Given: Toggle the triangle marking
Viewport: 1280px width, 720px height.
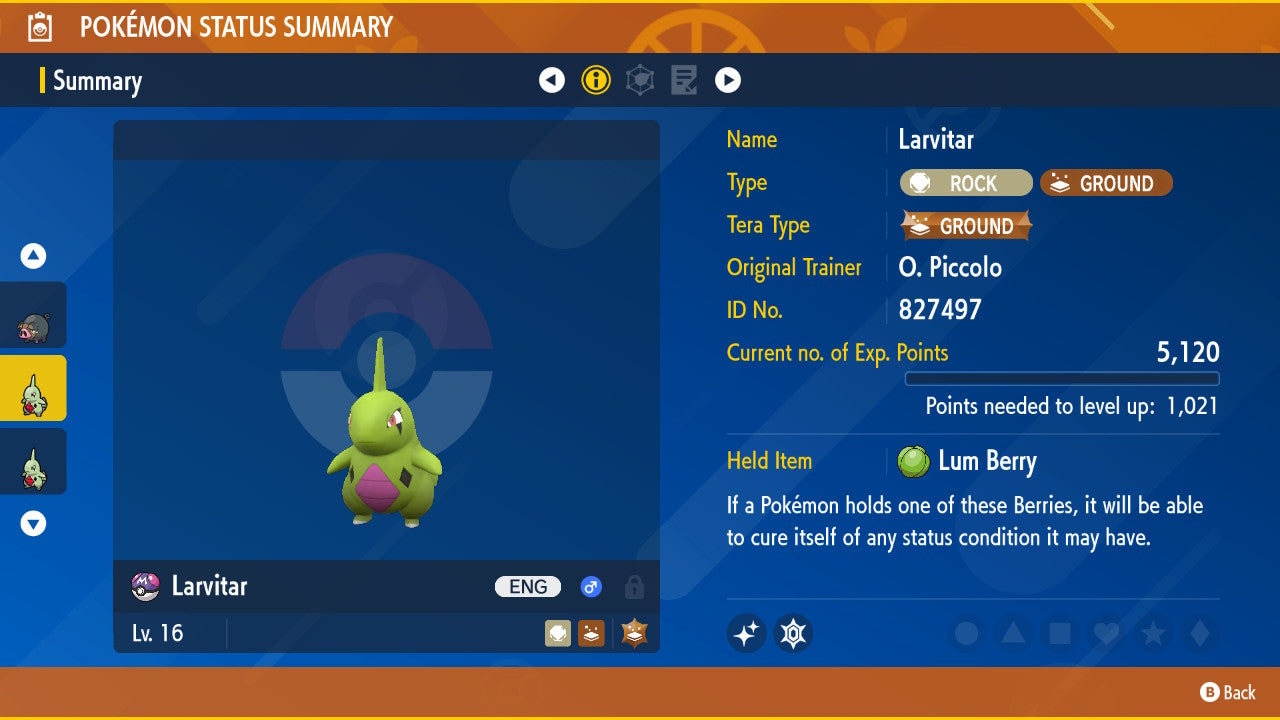Looking at the screenshot, I should coord(1012,633).
